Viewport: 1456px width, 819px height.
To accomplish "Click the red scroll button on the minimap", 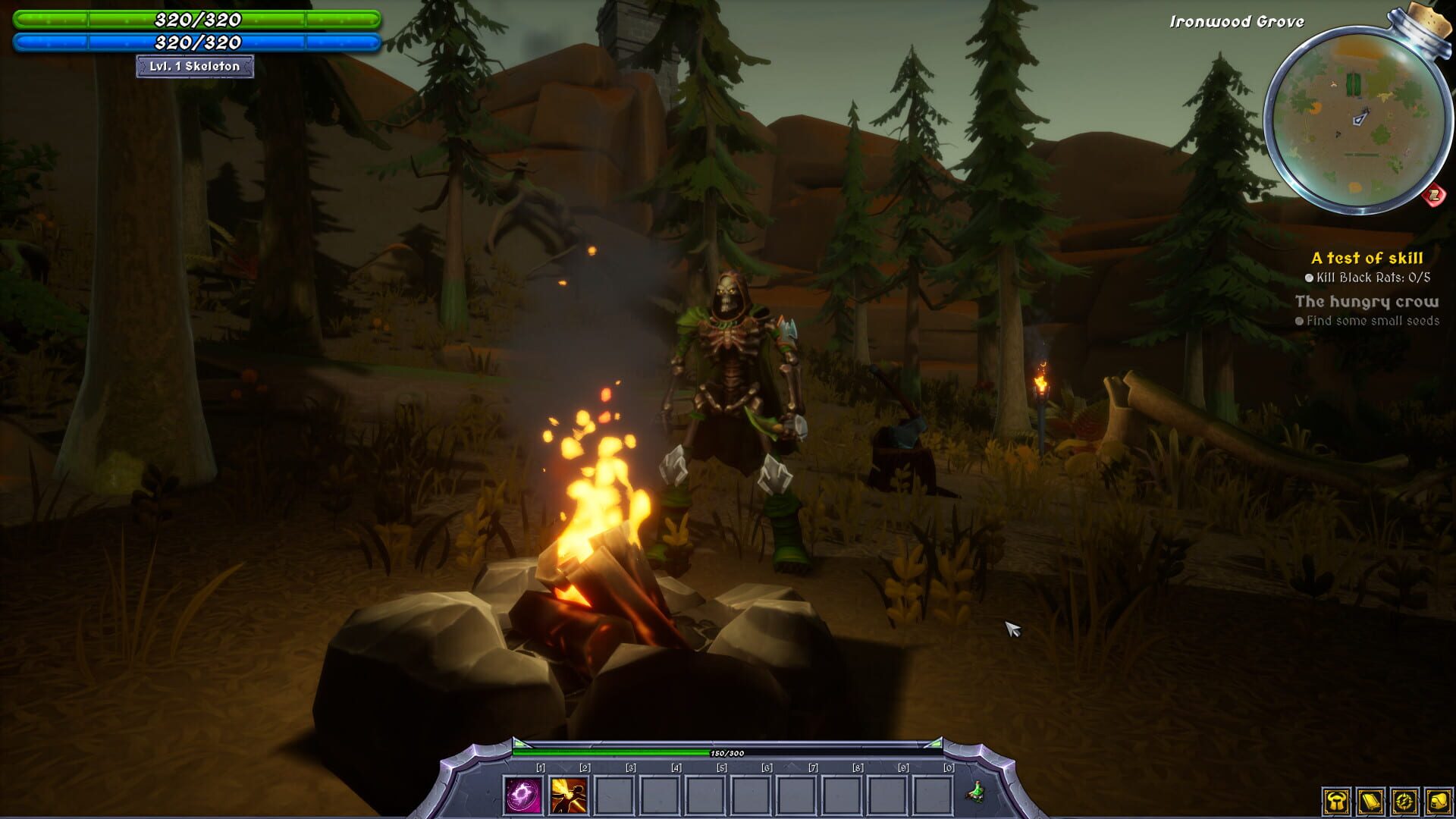I will point(1433,196).
